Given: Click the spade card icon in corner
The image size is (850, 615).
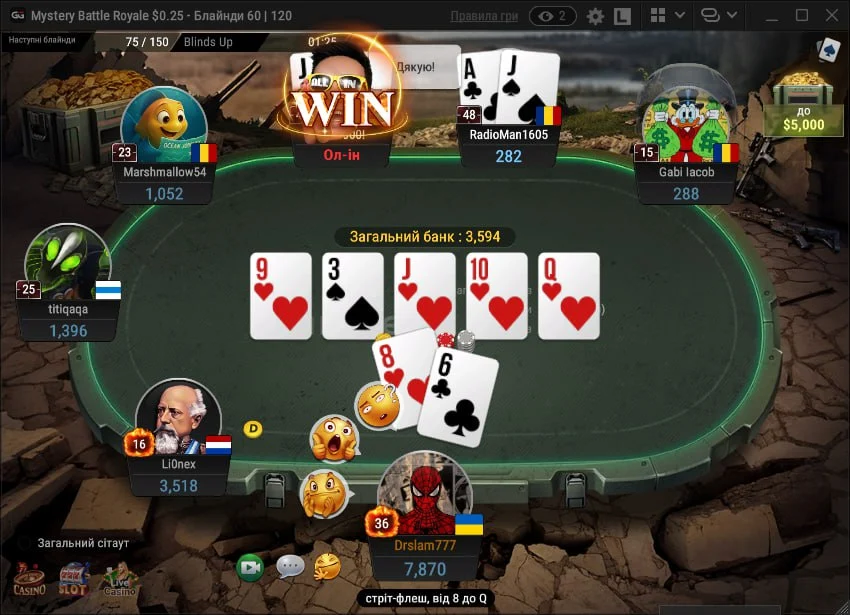Looking at the screenshot, I should coord(827,50).
